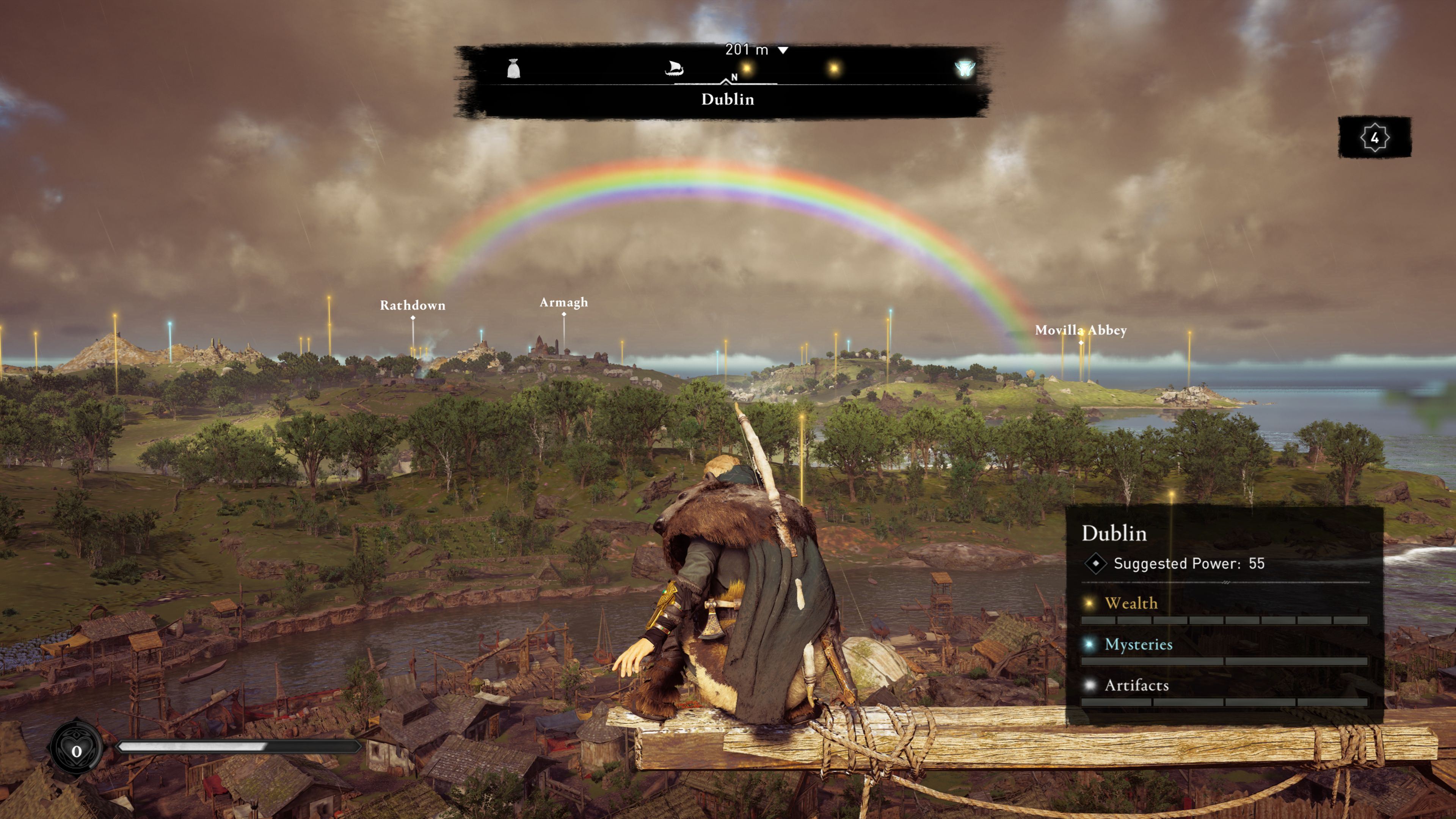
Task: Open the Mysteries entry in the Dublin panel
Action: (1138, 645)
